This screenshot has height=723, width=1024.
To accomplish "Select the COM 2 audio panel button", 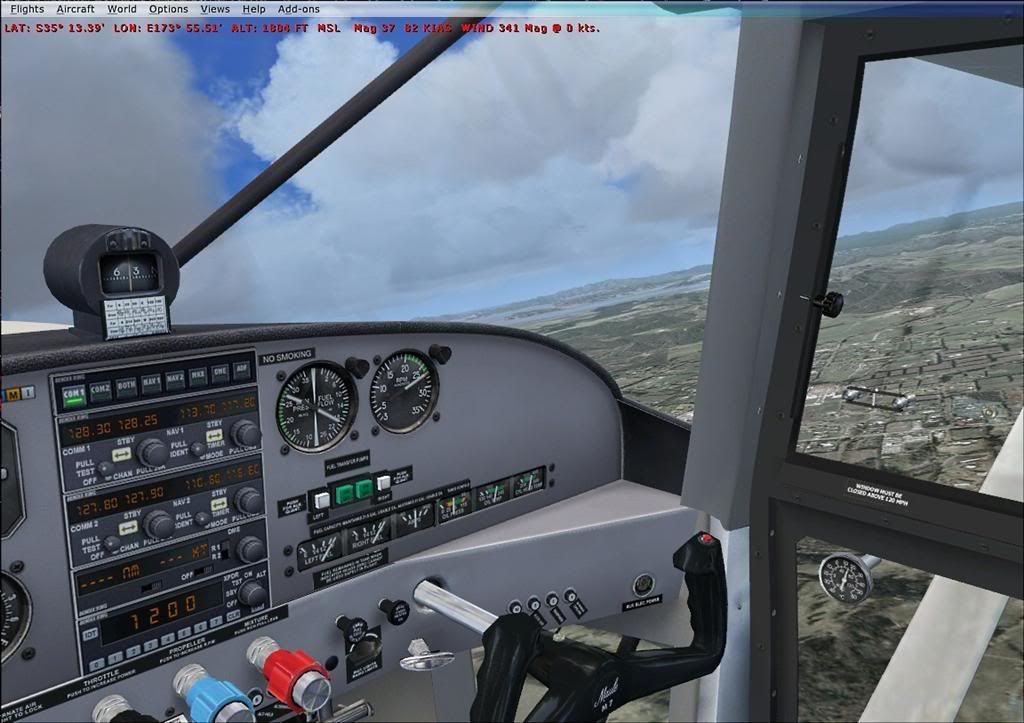I will 99,389.
